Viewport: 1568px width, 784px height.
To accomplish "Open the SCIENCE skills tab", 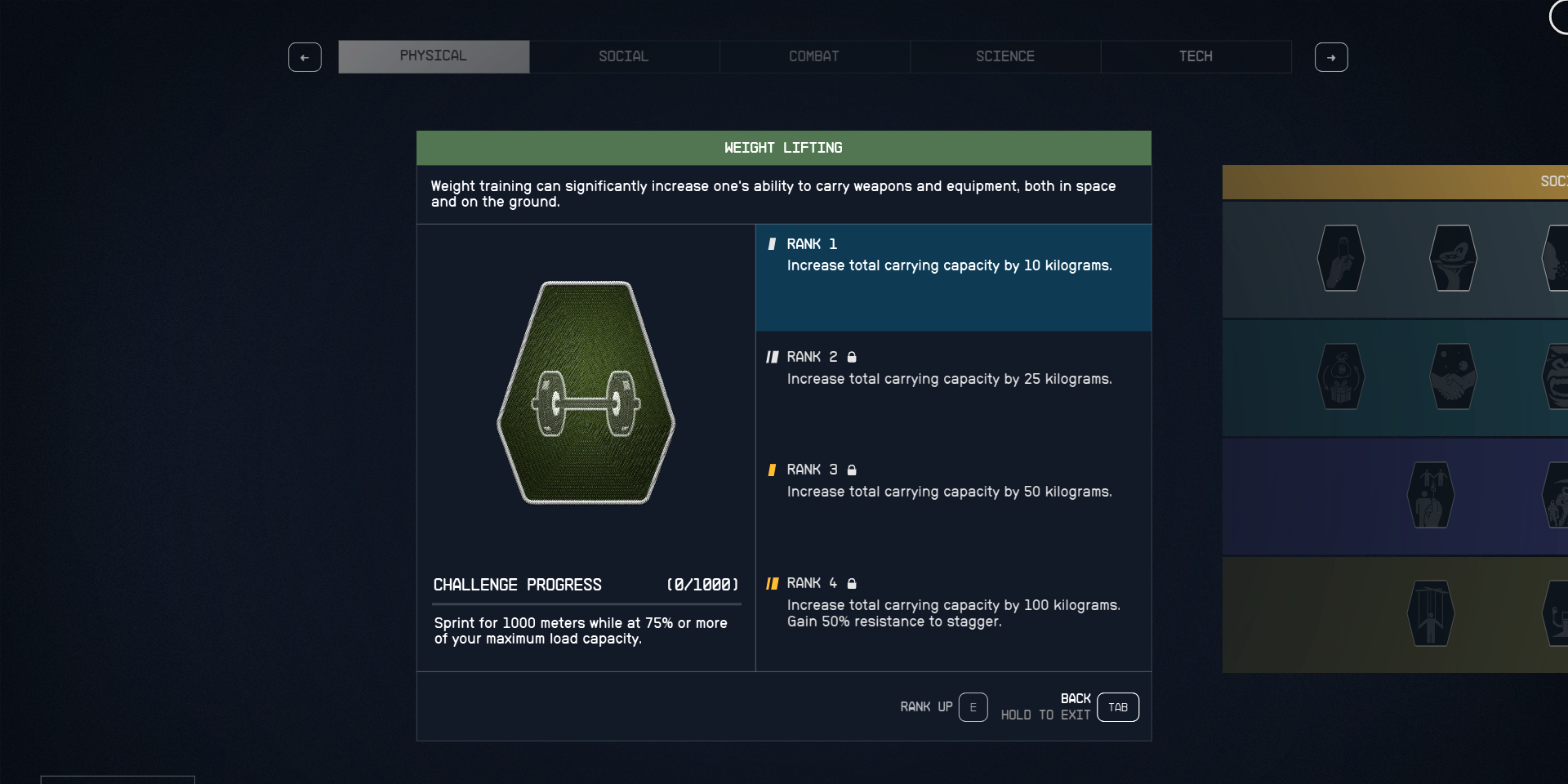I will tap(1005, 56).
